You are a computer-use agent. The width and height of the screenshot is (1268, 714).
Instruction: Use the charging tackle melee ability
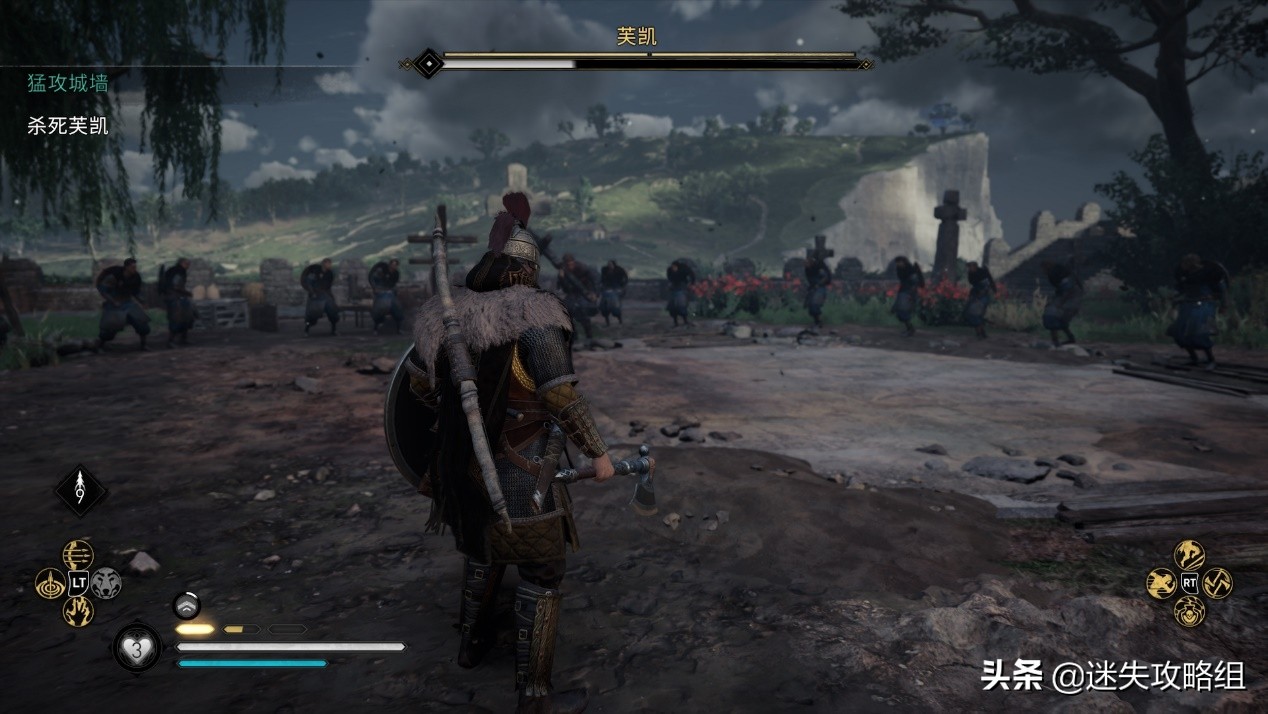click(1161, 583)
